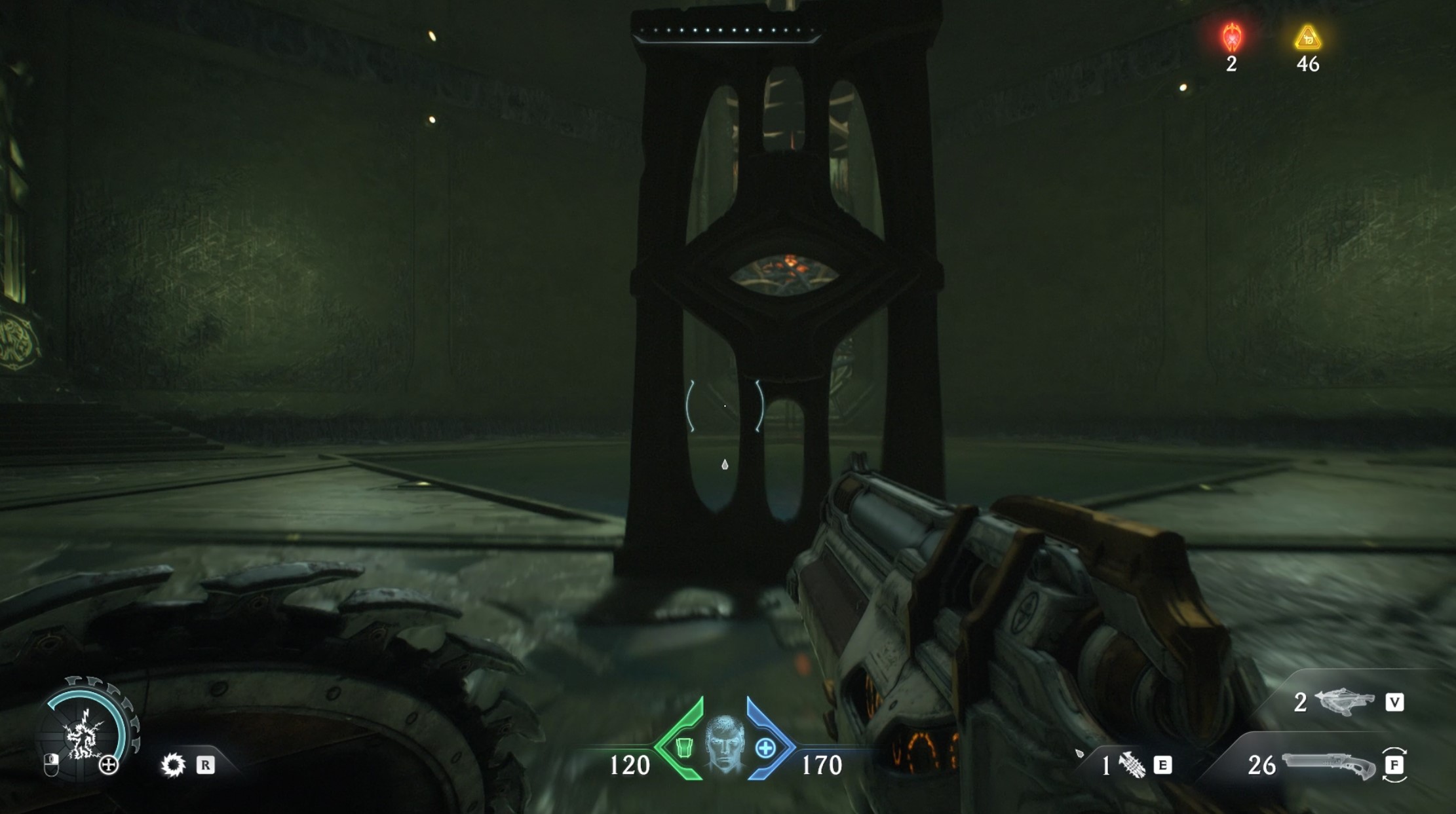This screenshot has height=814, width=1456.
Task: Click the character face portrait
Action: [724, 745]
